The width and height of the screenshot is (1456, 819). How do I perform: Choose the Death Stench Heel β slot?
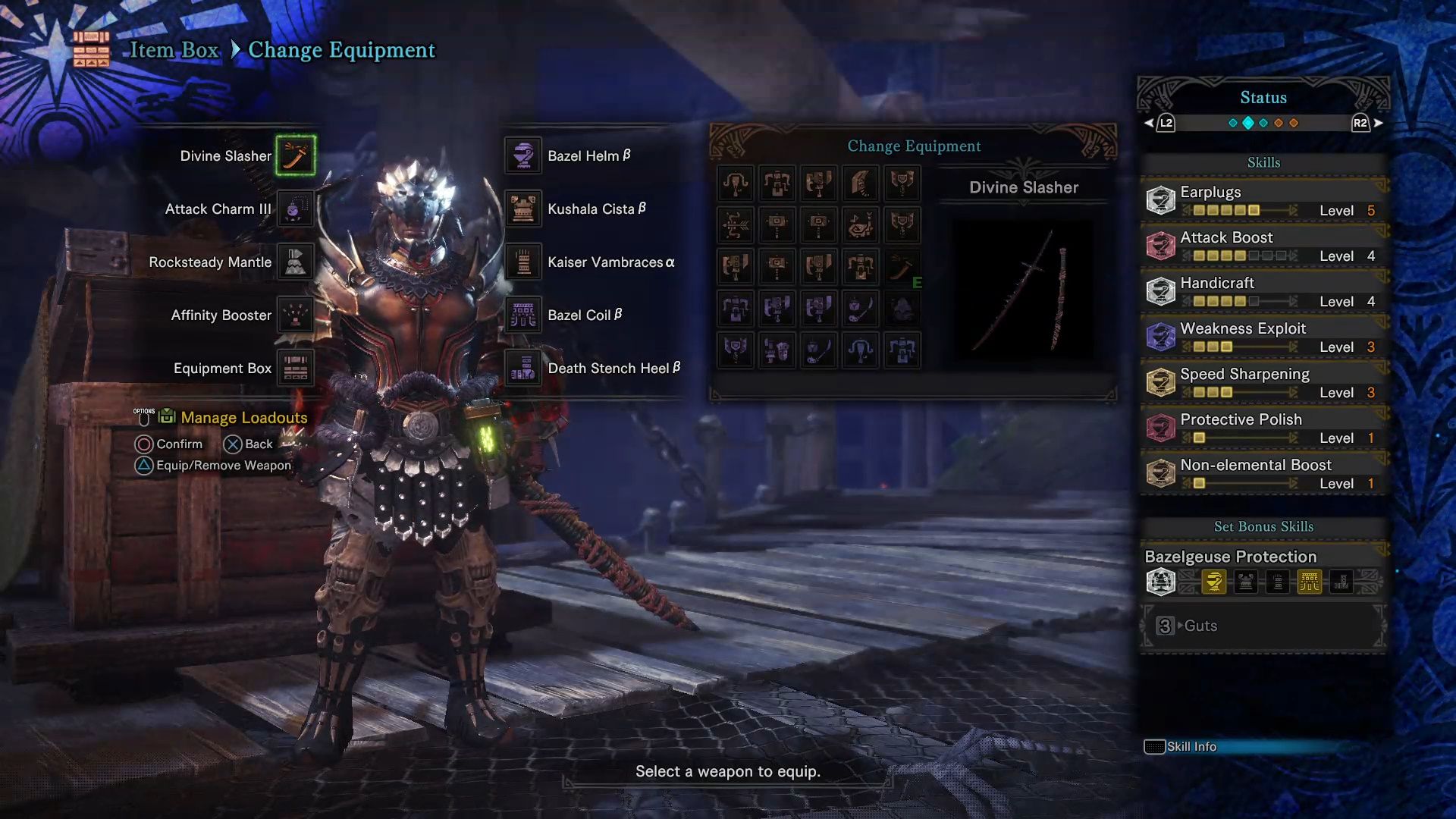click(x=523, y=368)
